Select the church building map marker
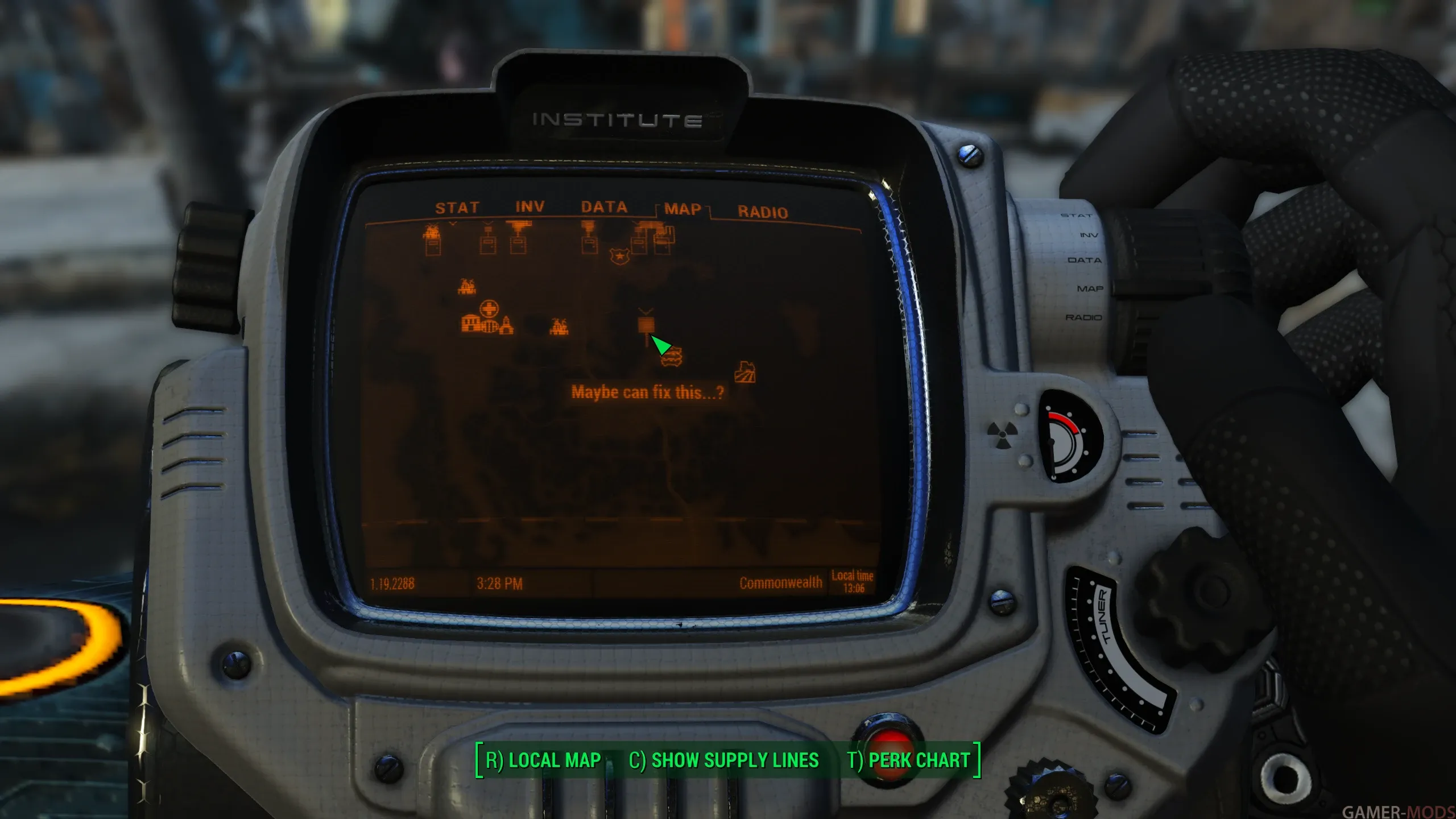 [x=506, y=325]
